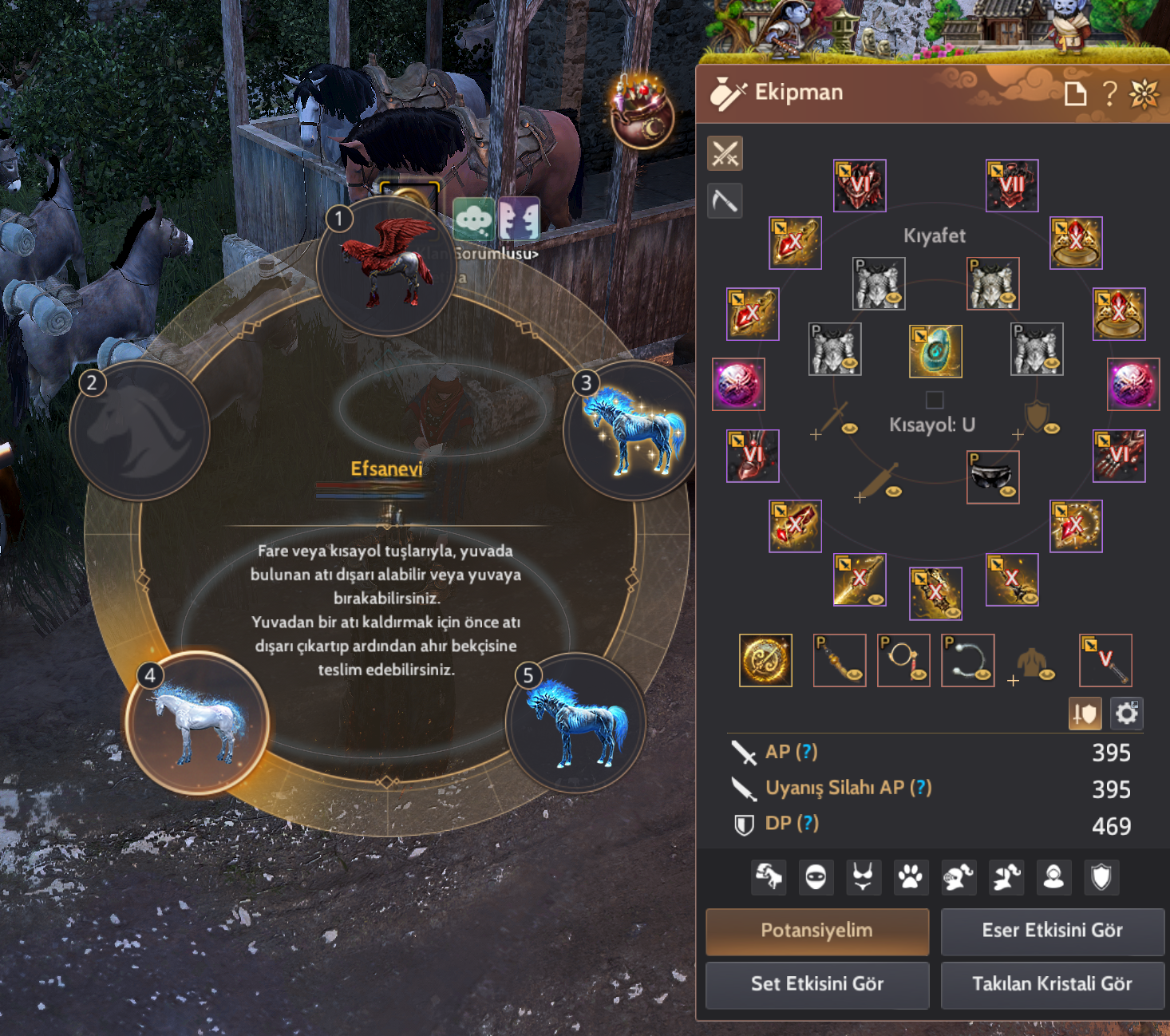Switch to the pickaxe life tools tab
The image size is (1170, 1036).
click(x=725, y=200)
